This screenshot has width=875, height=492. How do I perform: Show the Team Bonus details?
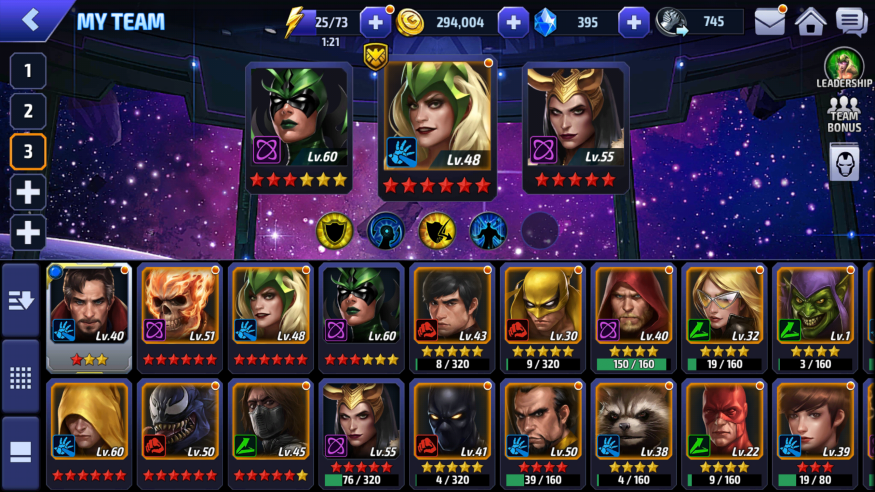pyautogui.click(x=843, y=113)
